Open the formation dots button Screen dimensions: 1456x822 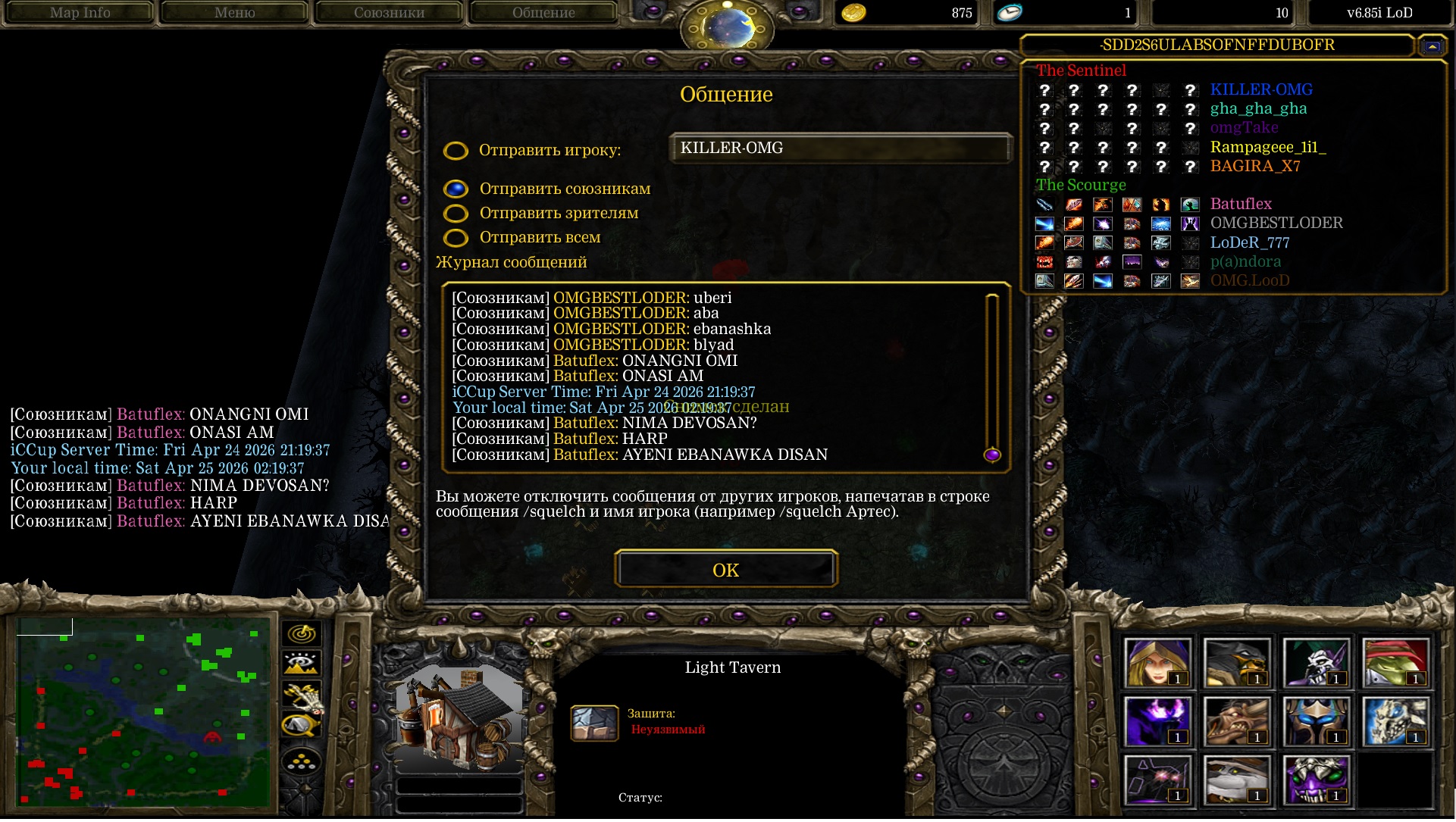[x=302, y=761]
